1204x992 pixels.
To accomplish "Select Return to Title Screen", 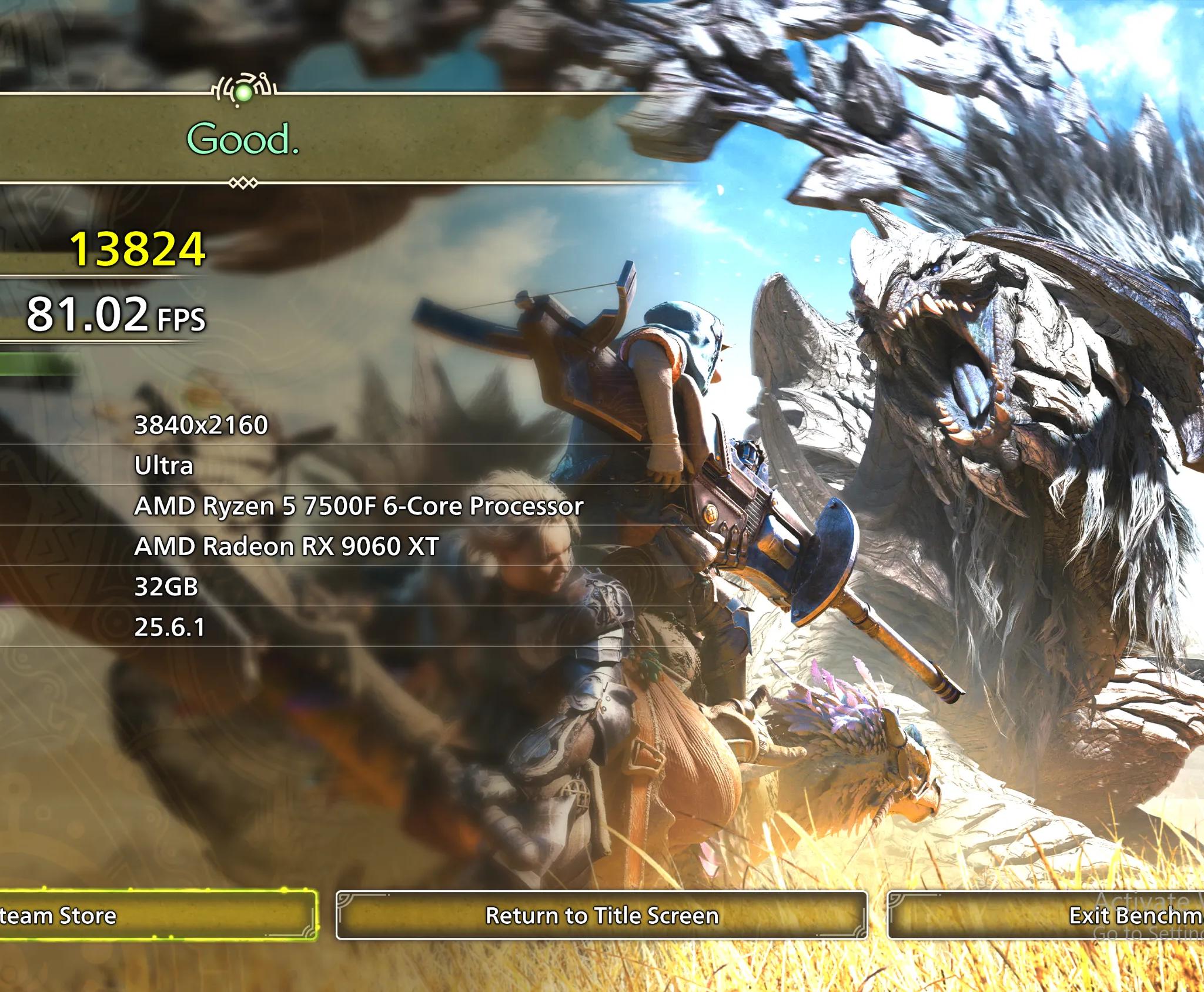I will pyautogui.click(x=601, y=916).
